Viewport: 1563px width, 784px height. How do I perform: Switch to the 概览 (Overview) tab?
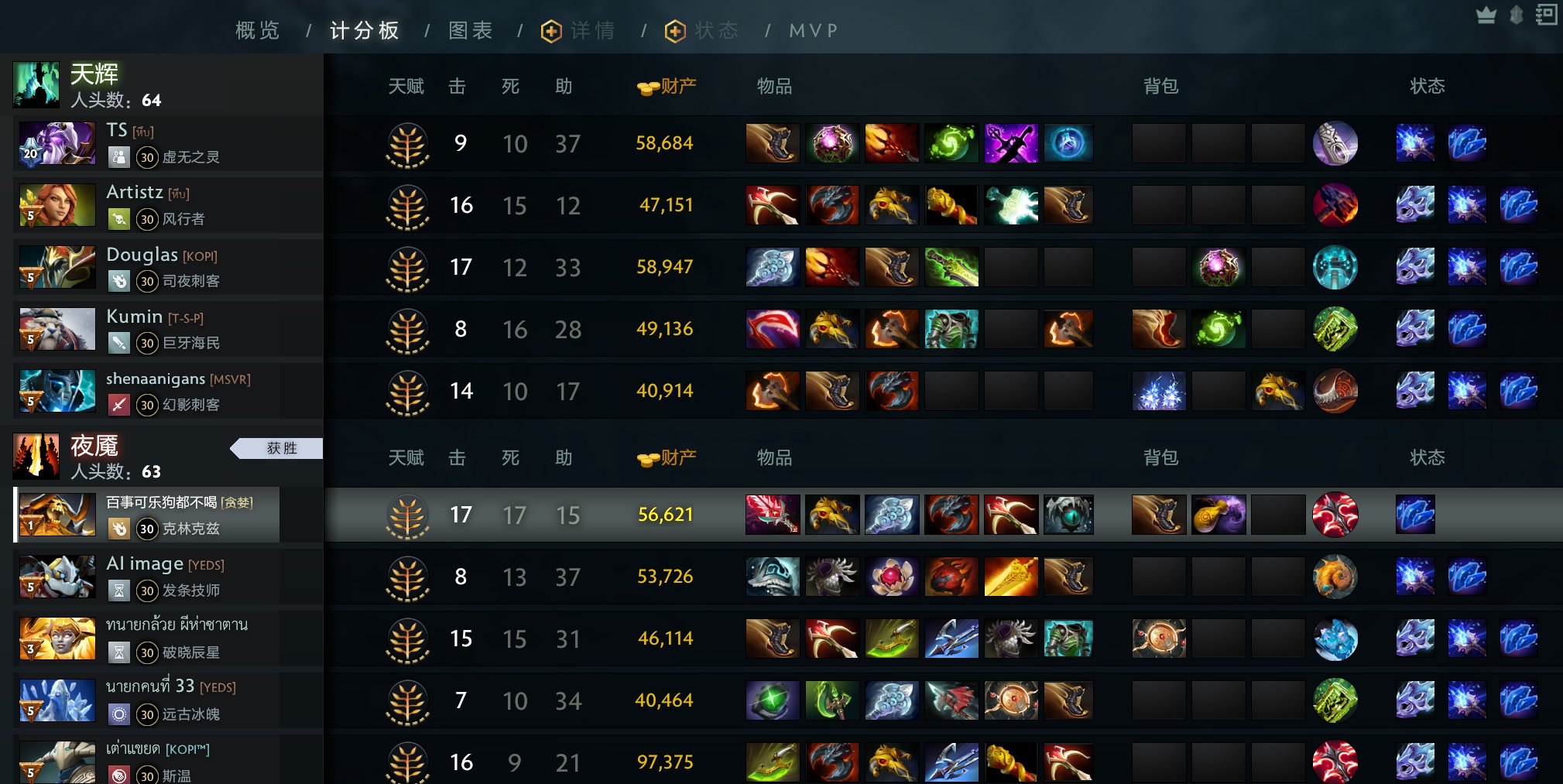tap(256, 30)
